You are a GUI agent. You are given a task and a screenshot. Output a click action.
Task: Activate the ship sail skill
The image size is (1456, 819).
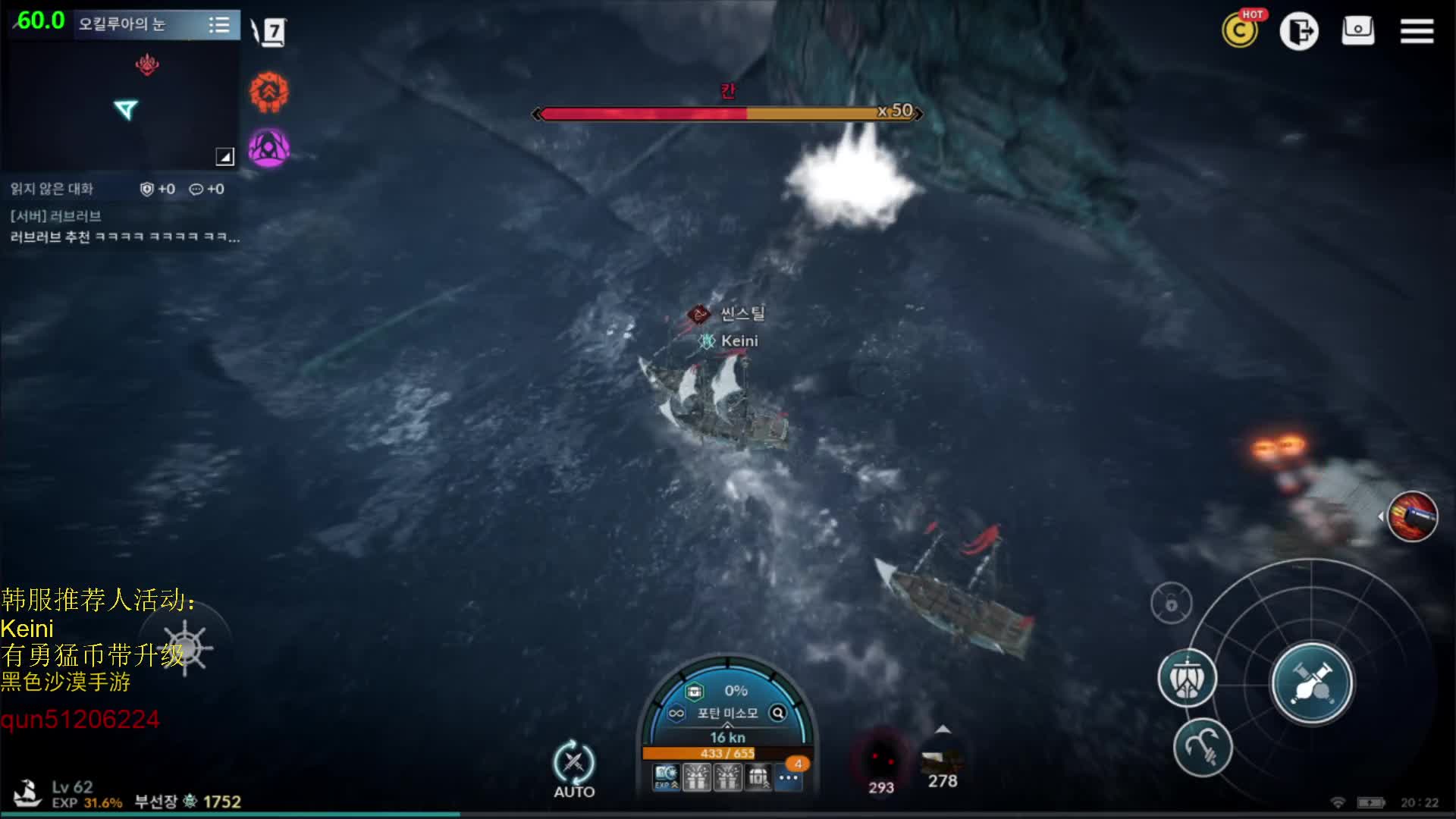pos(1187,679)
